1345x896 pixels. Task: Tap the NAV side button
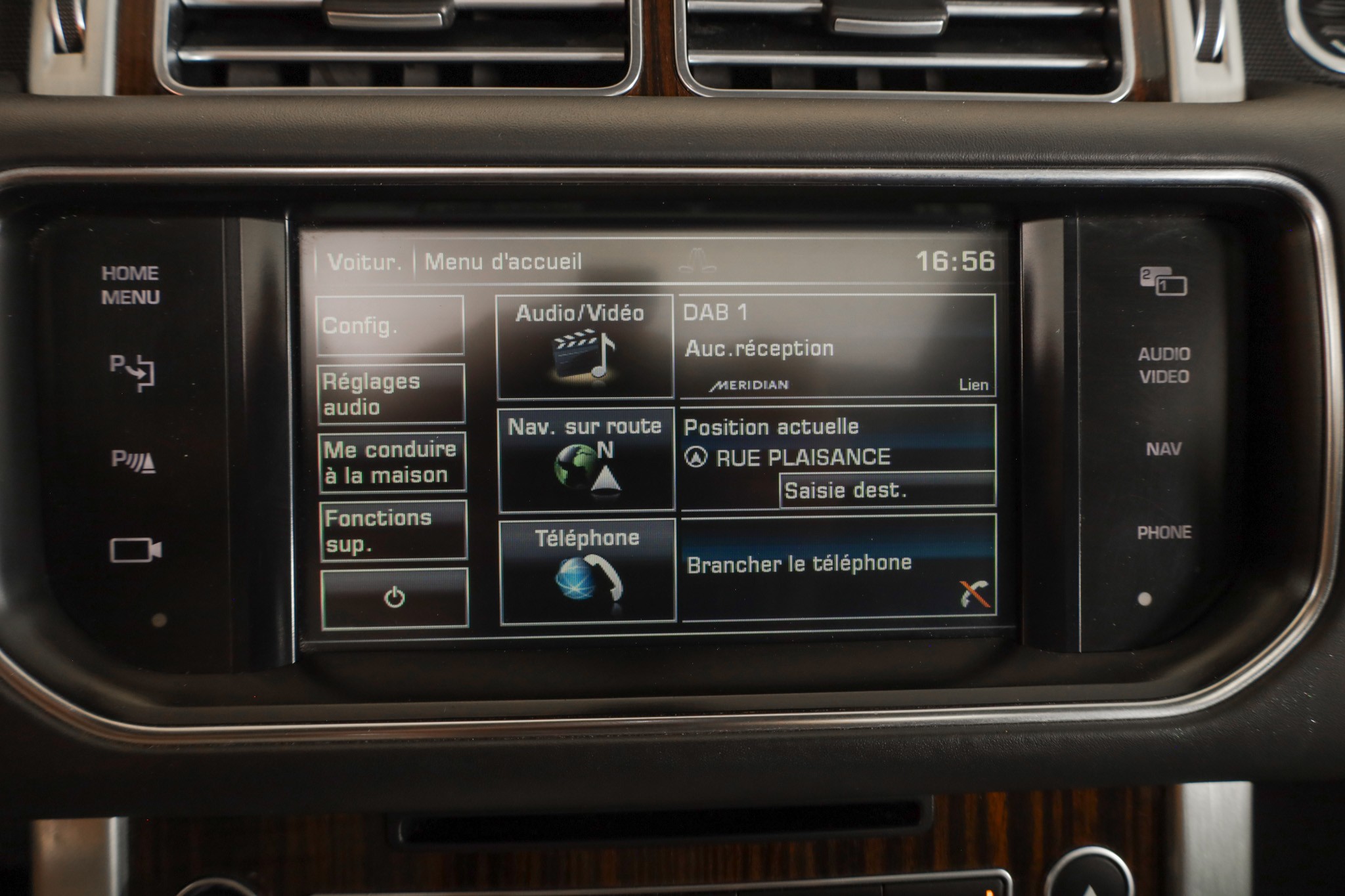[x=1163, y=450]
